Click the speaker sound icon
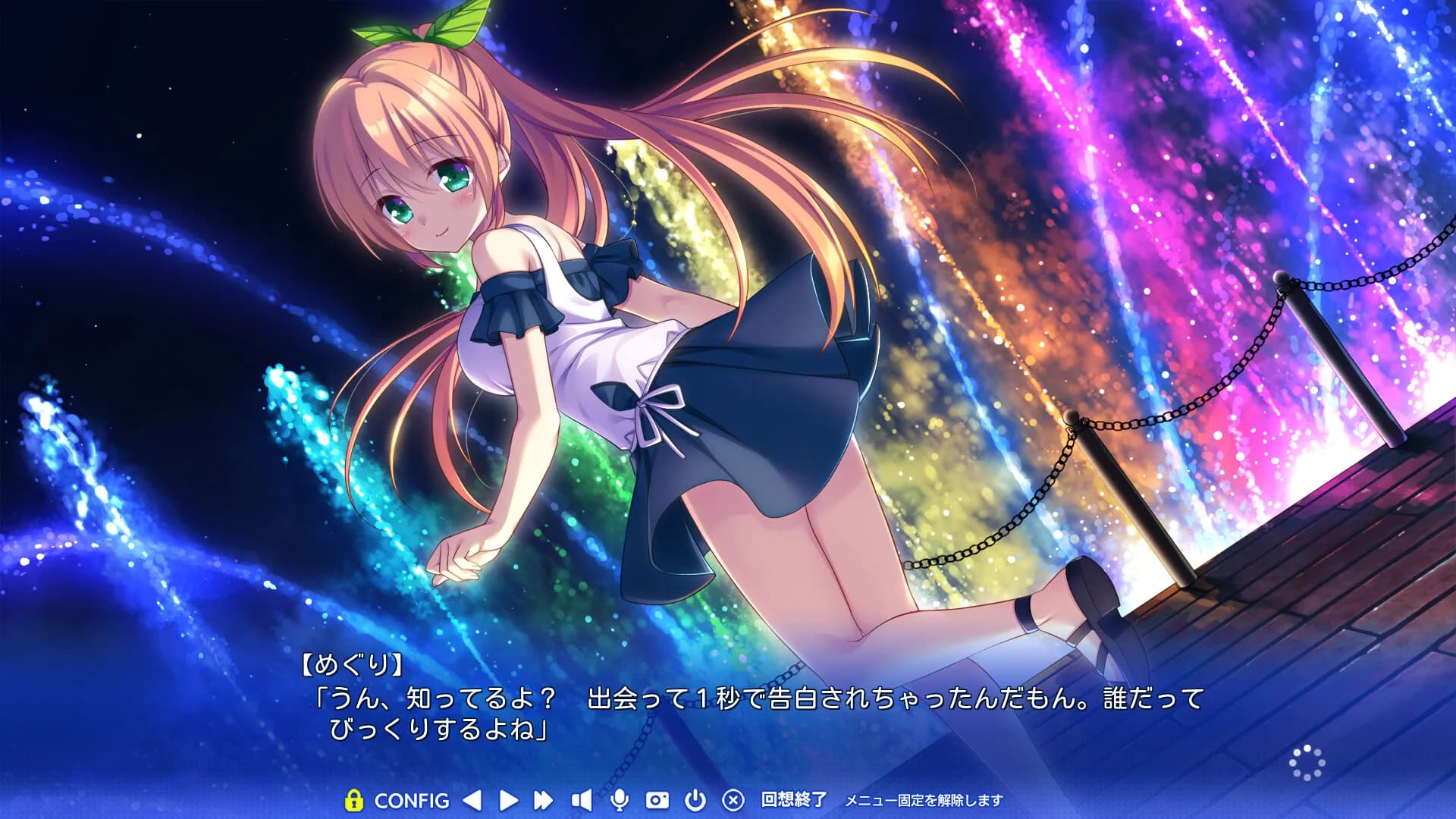 click(581, 800)
